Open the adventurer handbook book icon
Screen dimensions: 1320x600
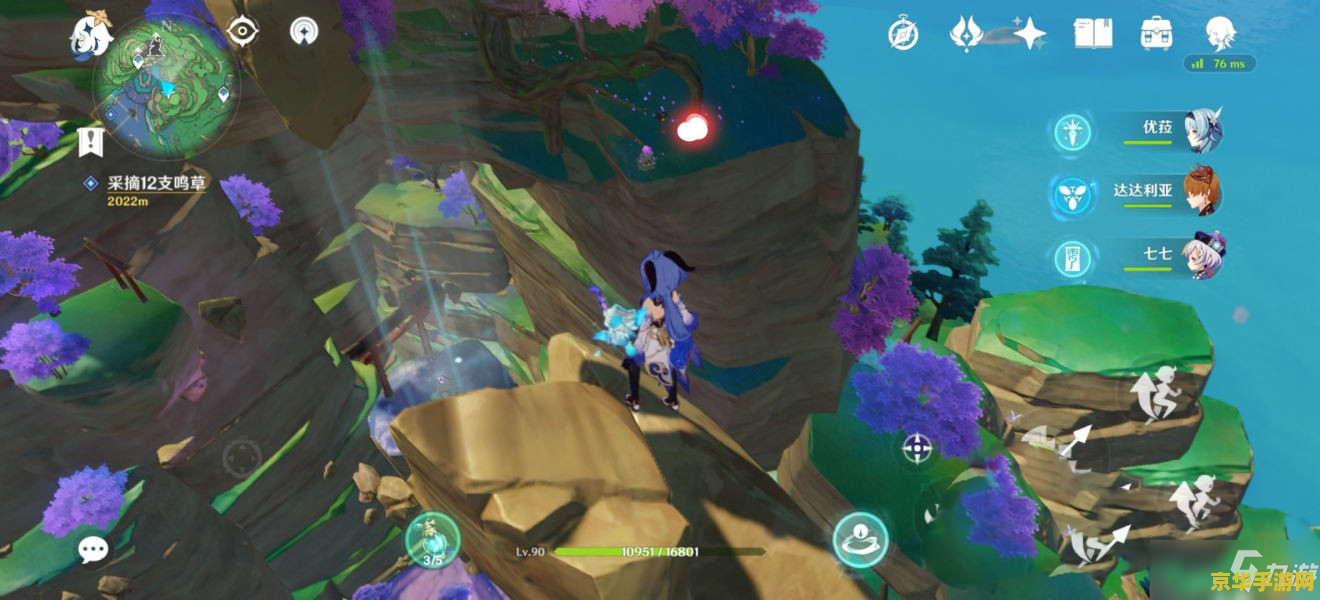pos(1093,34)
